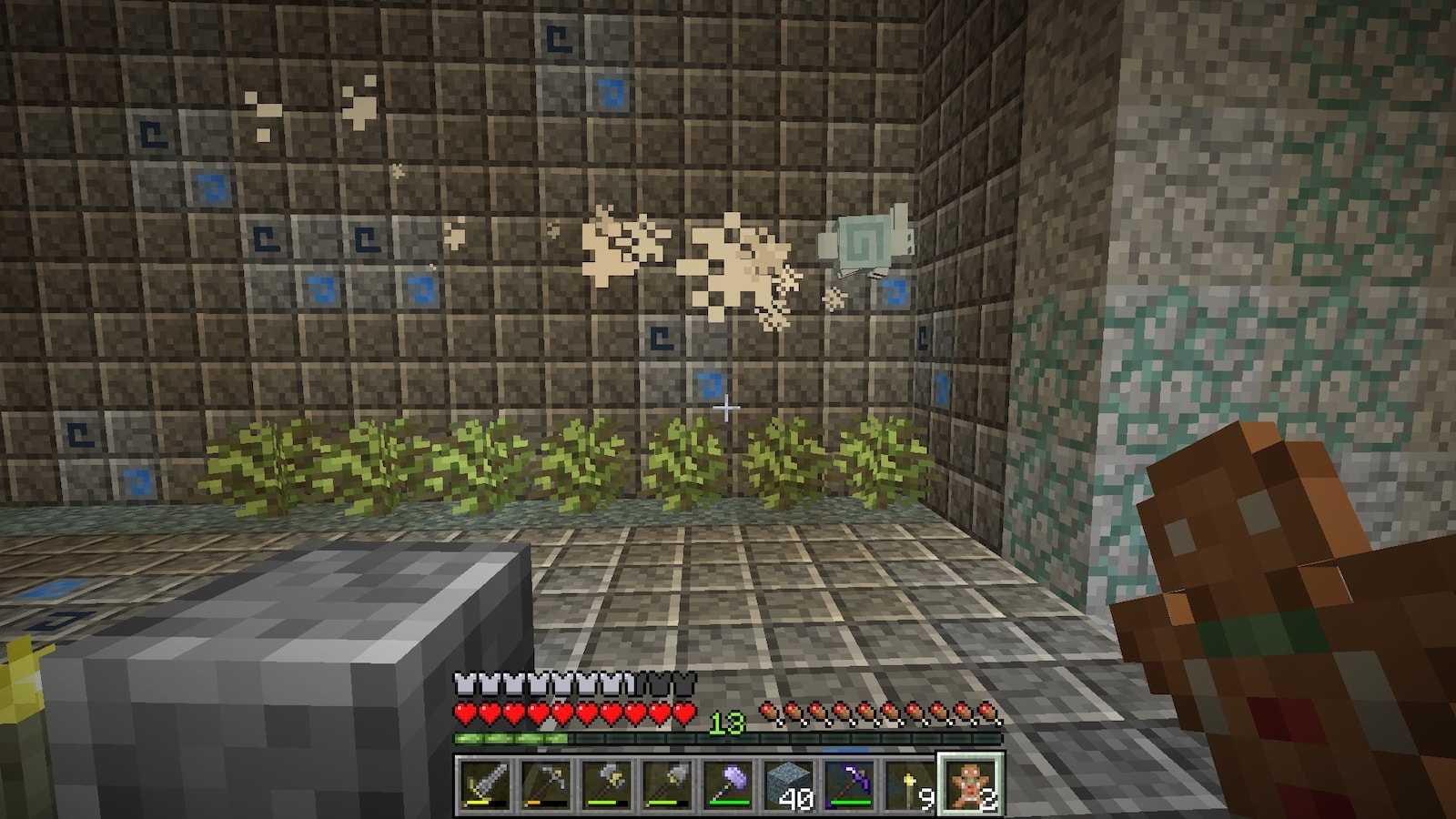1456x819 pixels.
Task: Switch to the shovel slot
Action: click(x=667, y=783)
